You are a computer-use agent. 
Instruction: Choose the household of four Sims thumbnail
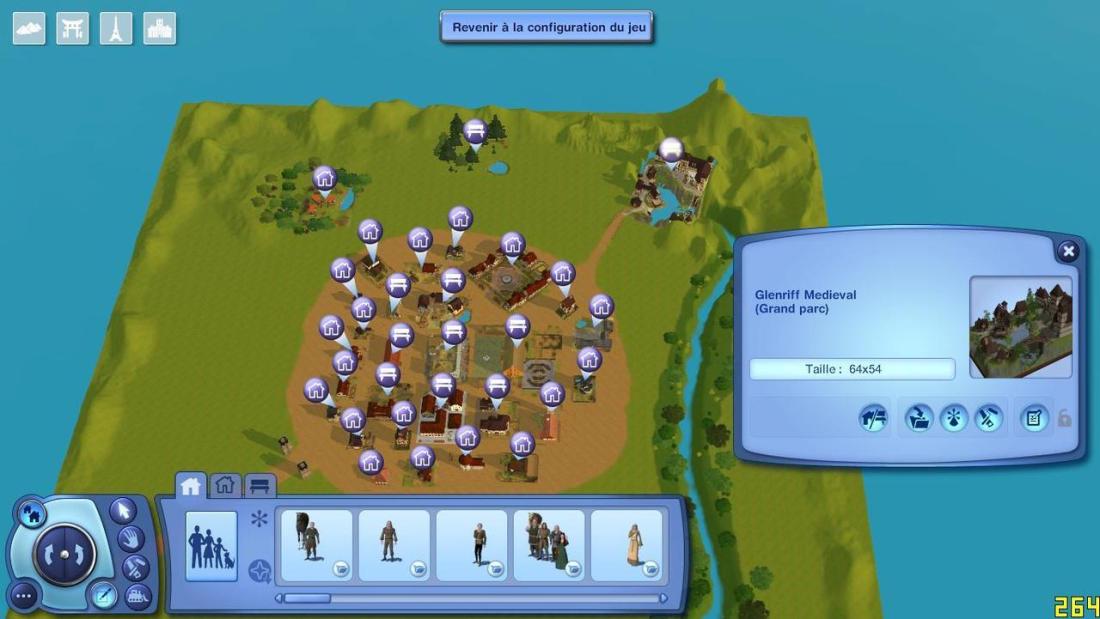(549, 545)
